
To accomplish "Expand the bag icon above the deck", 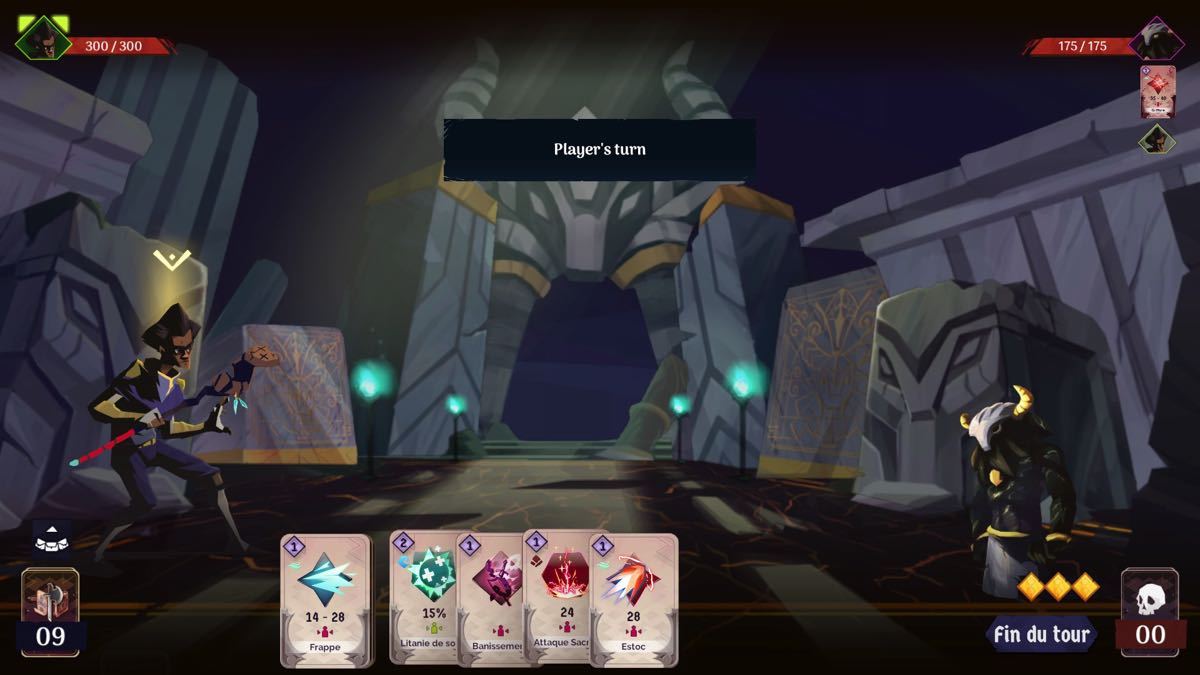I will point(50,537).
